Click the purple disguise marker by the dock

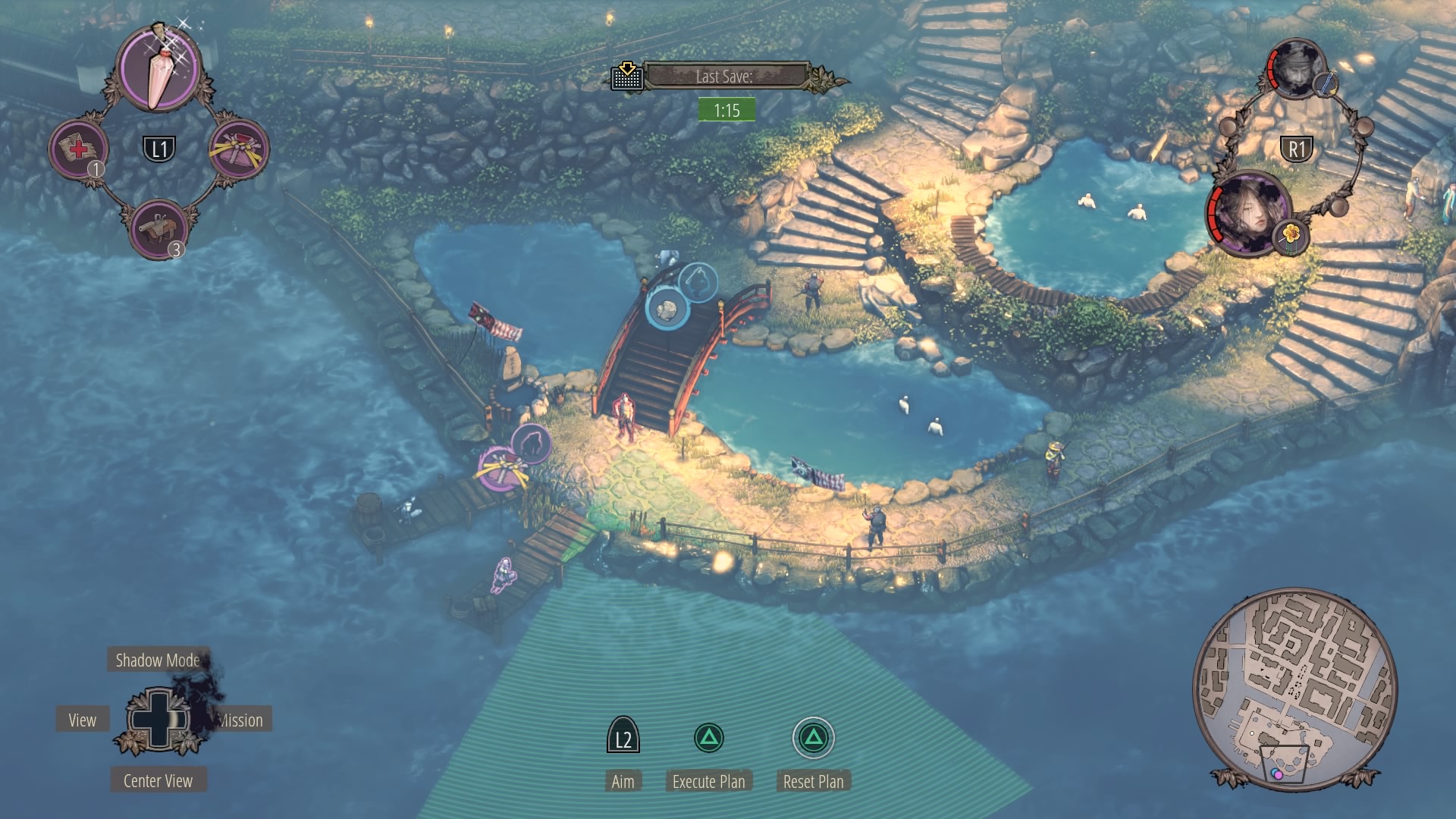(500, 469)
